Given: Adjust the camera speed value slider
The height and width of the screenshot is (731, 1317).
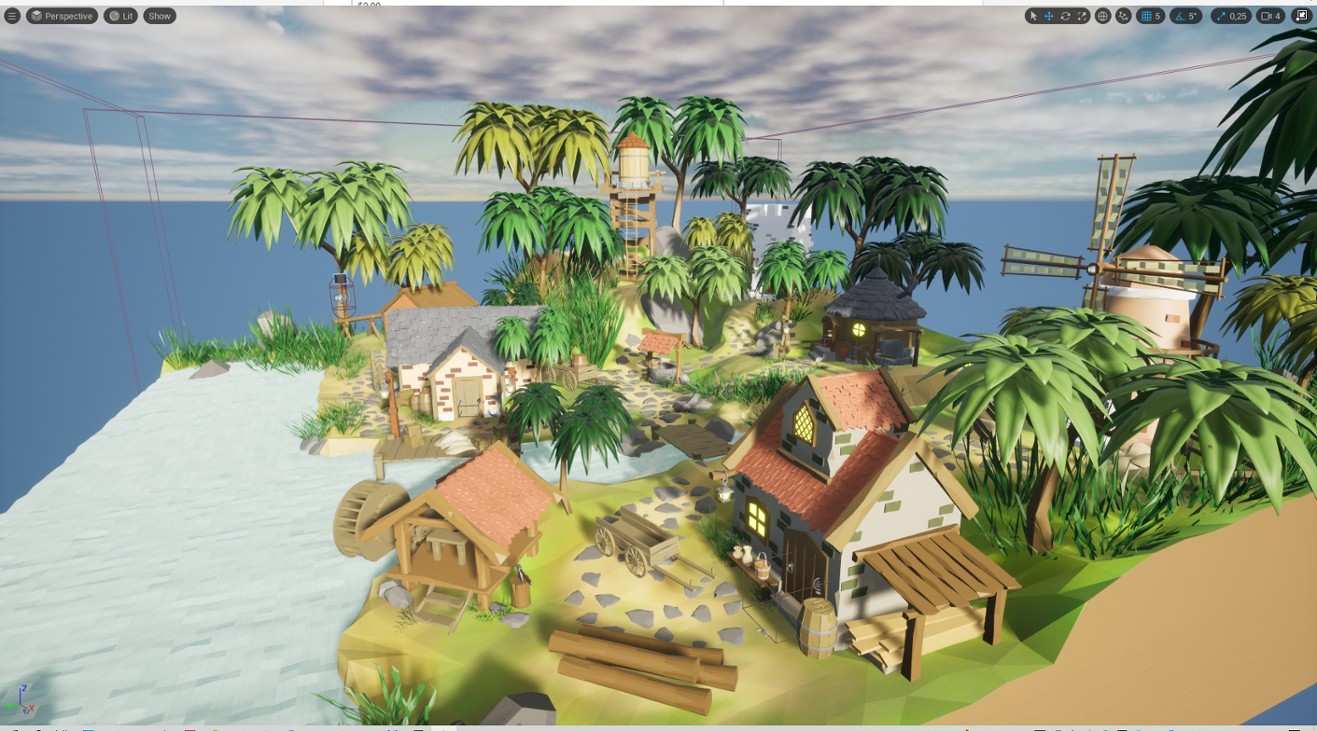Looking at the screenshot, I should tap(1277, 15).
